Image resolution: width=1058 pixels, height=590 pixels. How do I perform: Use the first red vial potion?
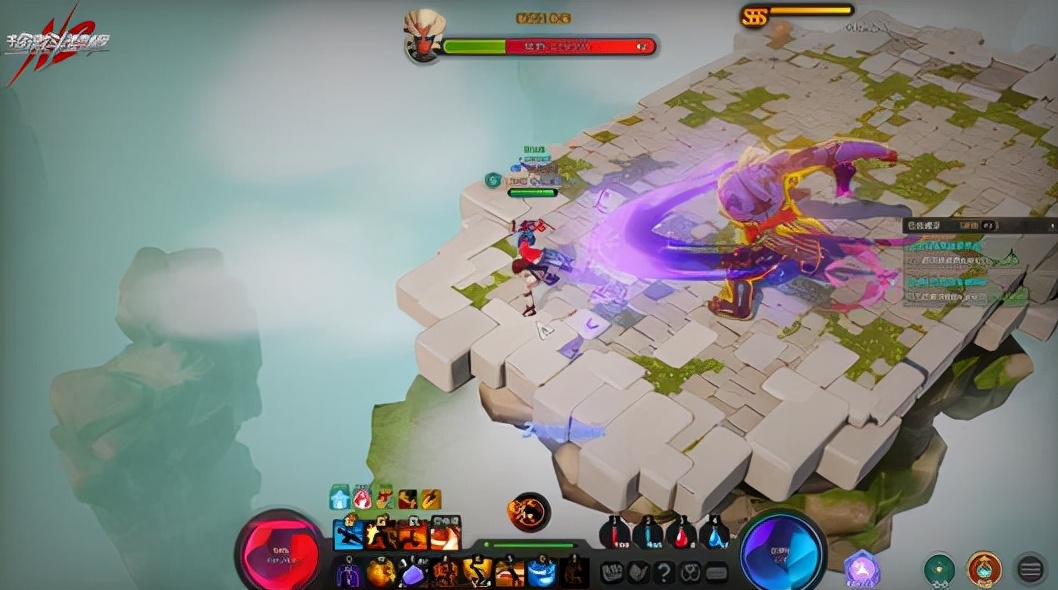click(x=614, y=533)
